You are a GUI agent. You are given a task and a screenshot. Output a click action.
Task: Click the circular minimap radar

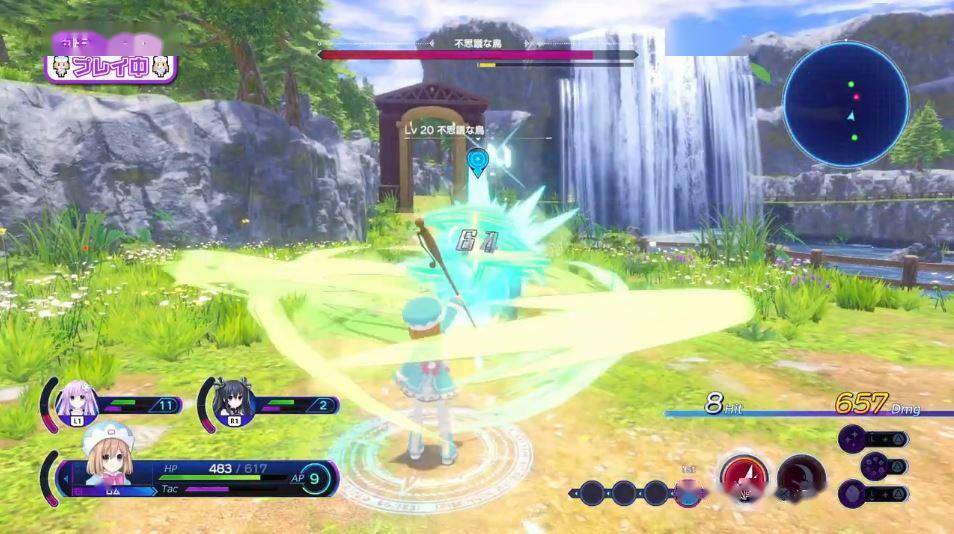pyautogui.click(x=846, y=103)
